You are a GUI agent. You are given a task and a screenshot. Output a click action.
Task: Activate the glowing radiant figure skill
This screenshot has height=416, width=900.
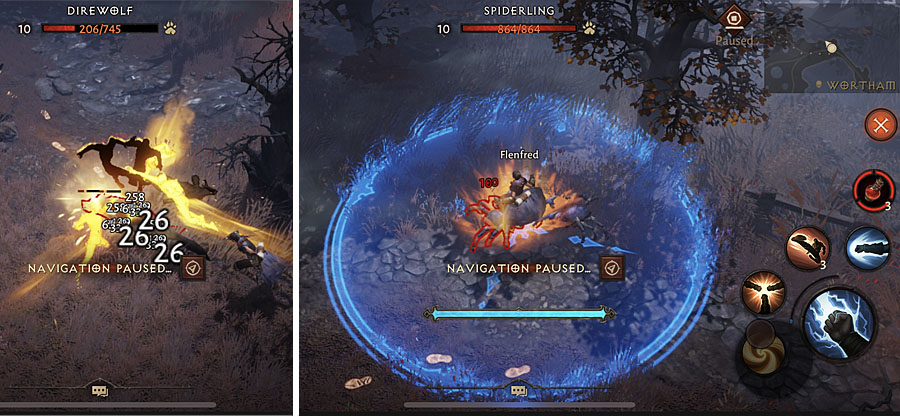760,295
